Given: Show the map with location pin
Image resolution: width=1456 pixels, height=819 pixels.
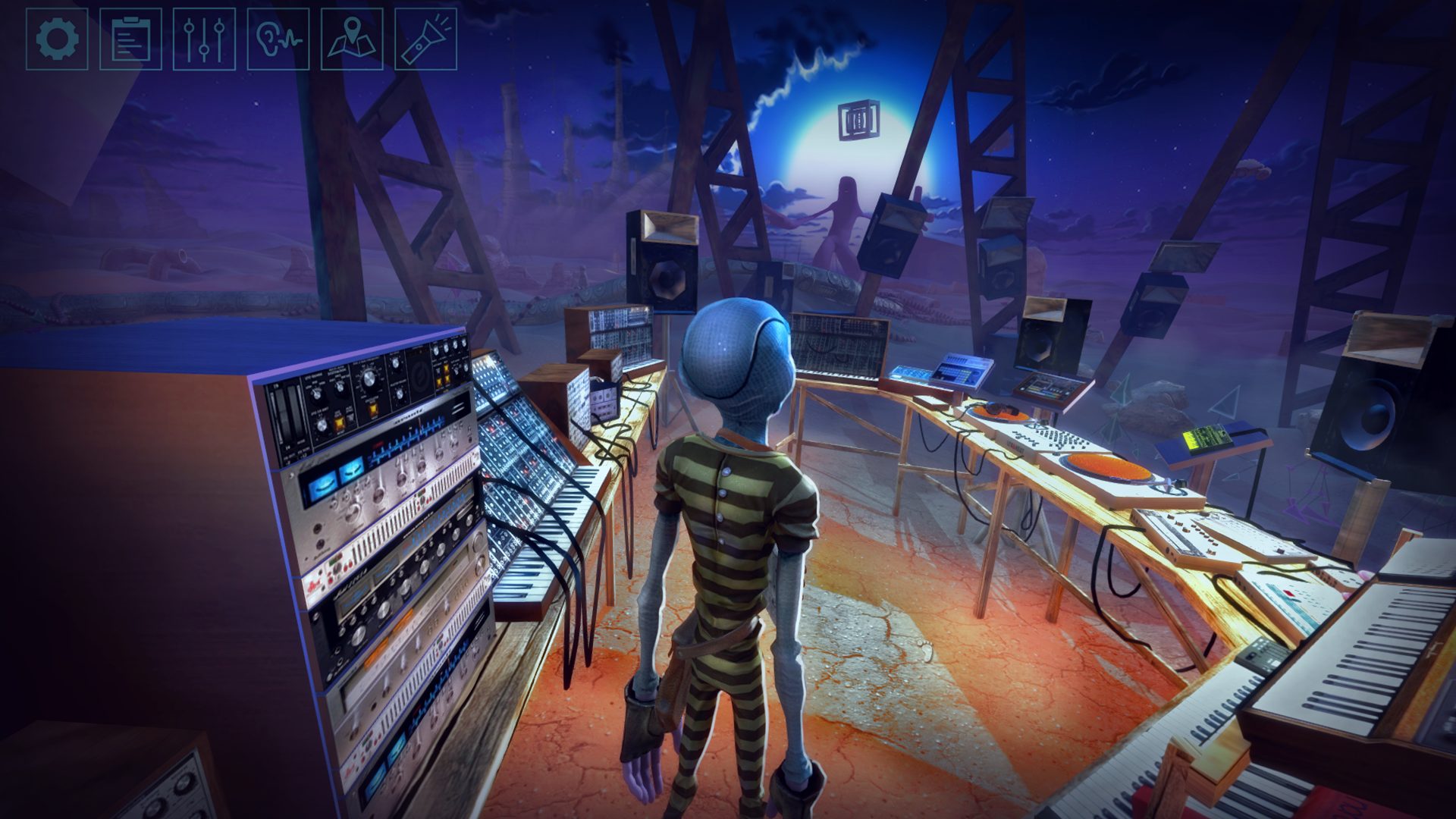Looking at the screenshot, I should (352, 39).
